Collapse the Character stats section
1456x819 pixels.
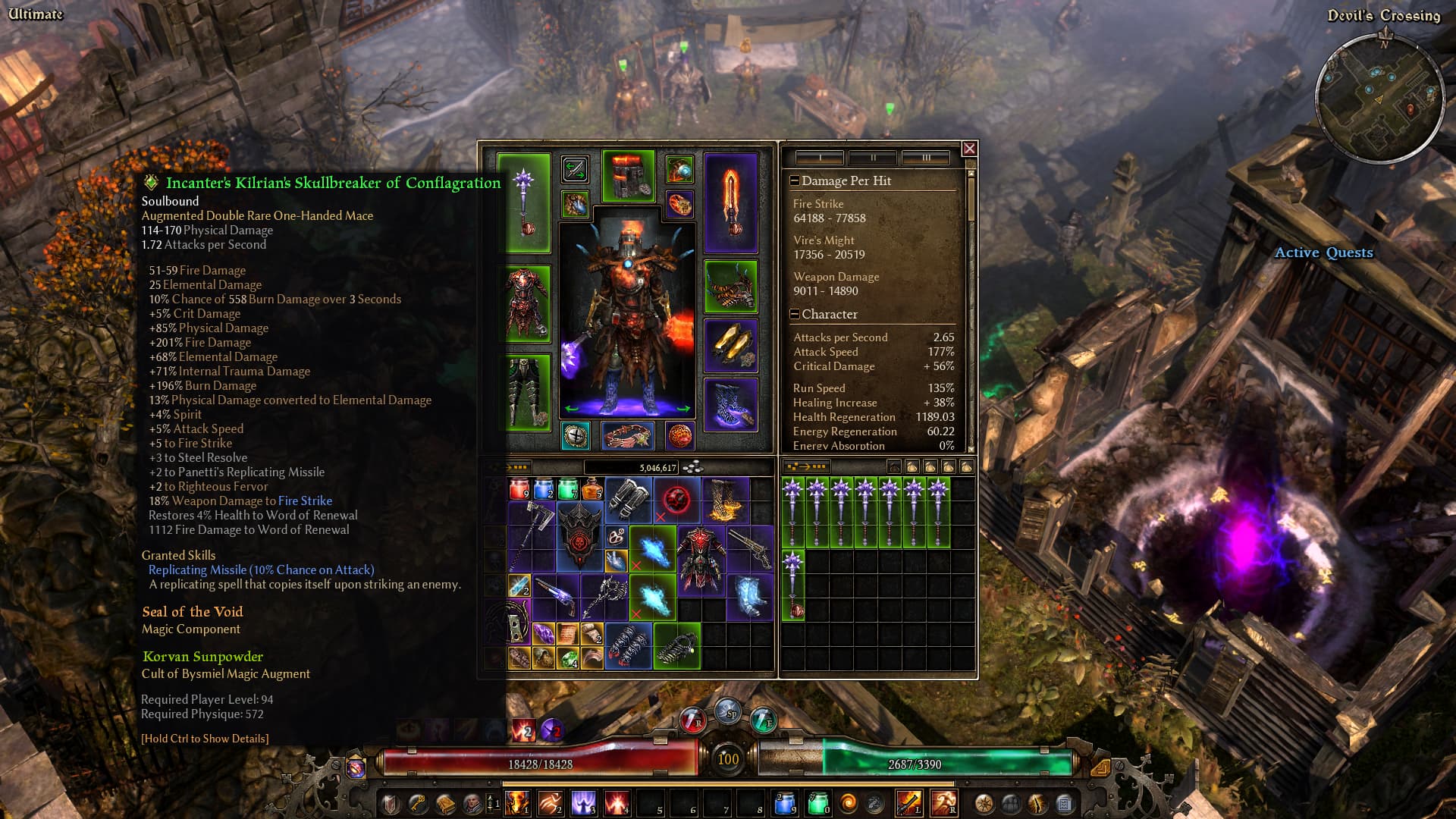pos(794,314)
